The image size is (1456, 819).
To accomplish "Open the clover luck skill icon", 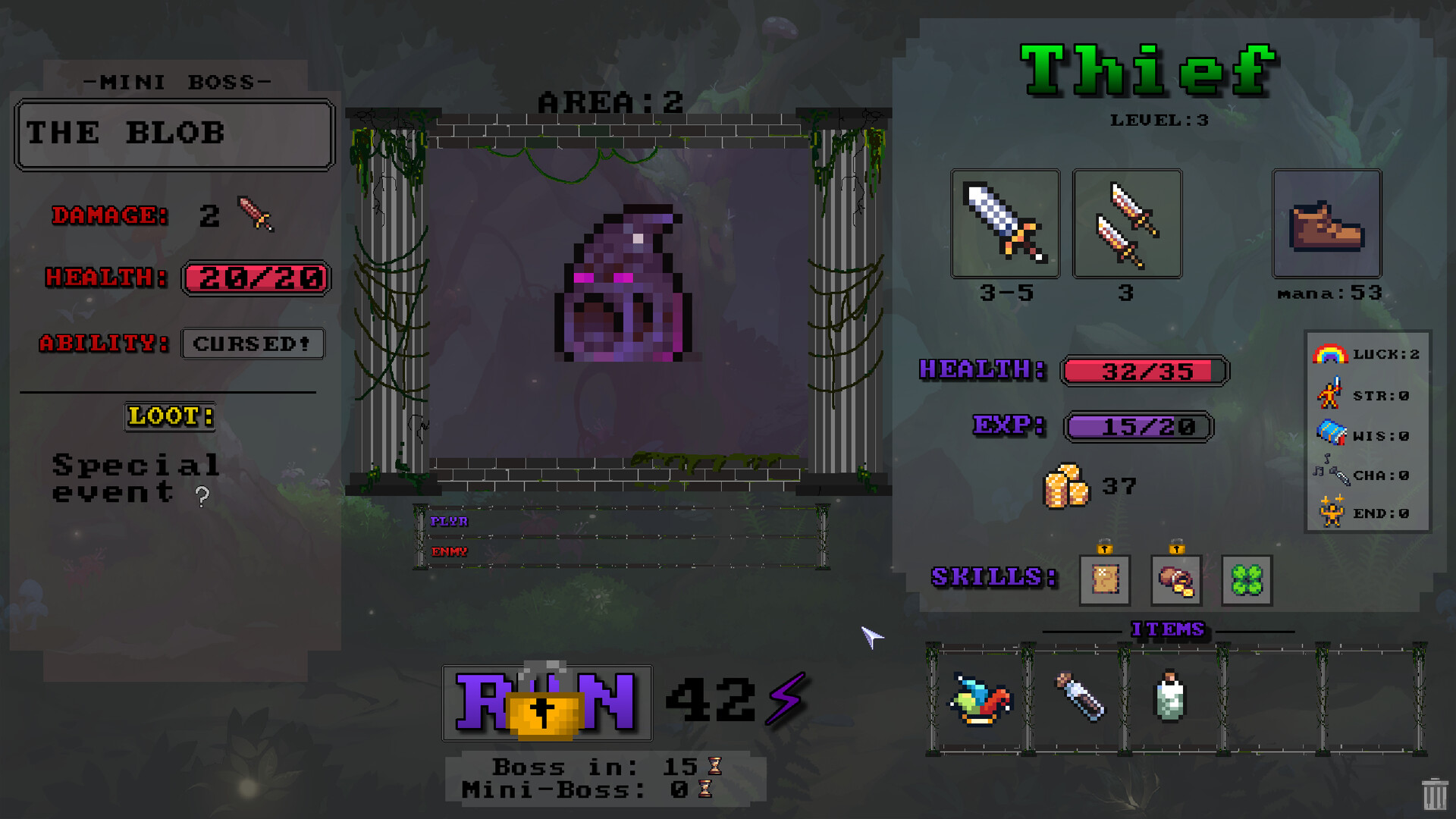I will click(1246, 581).
